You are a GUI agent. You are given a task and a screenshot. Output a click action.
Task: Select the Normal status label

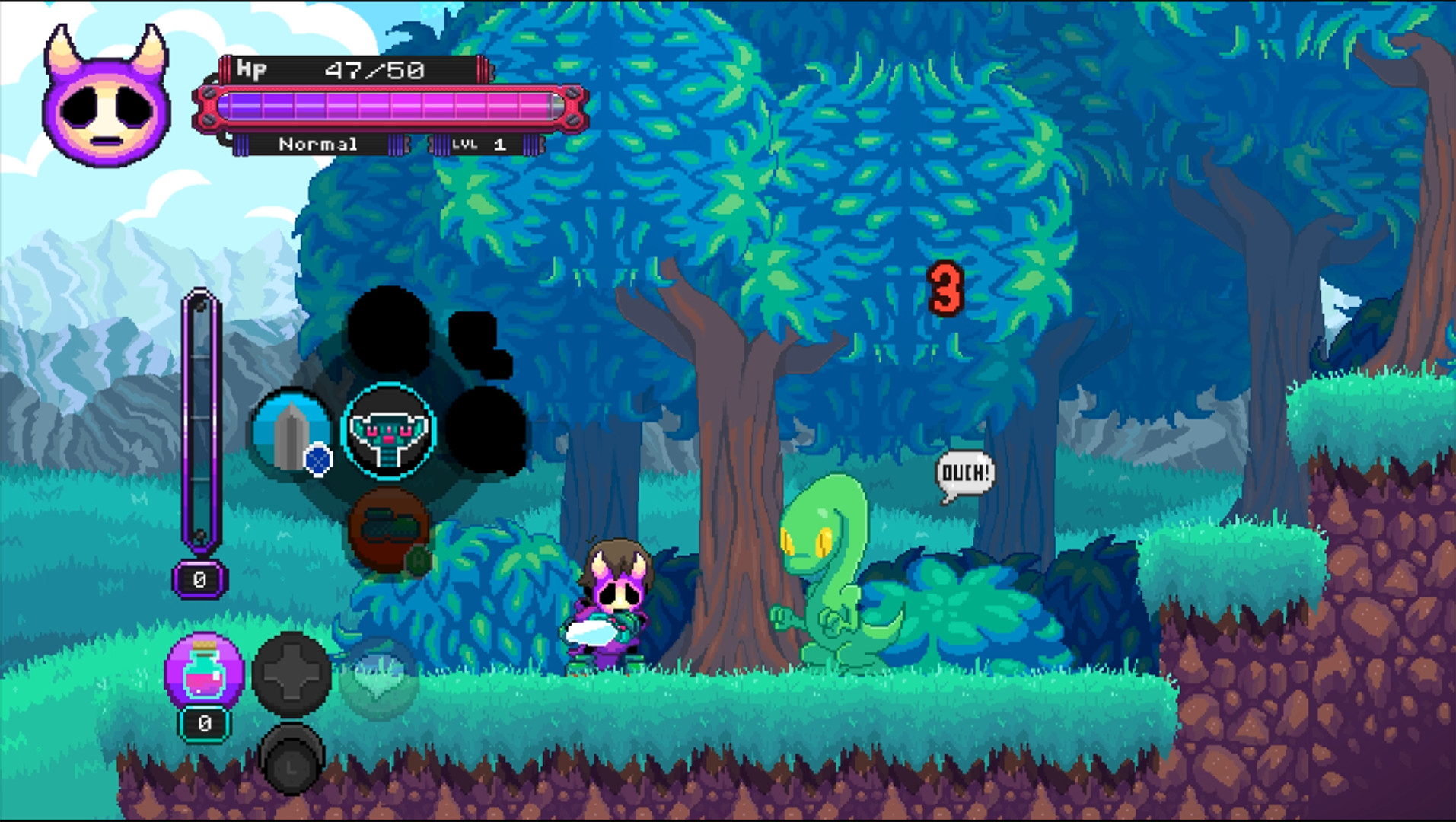pyautogui.click(x=318, y=145)
